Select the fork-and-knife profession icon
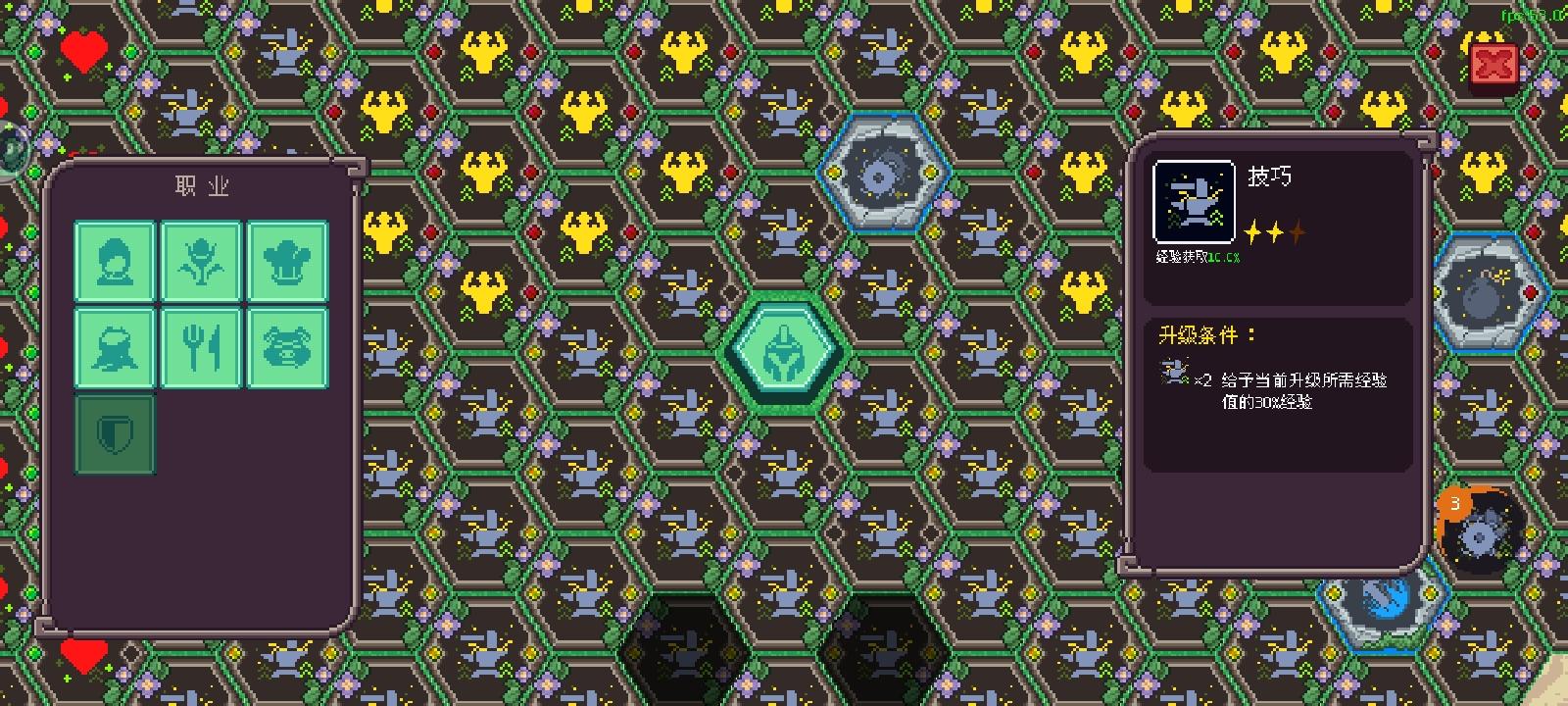The width and height of the screenshot is (1568, 706). click(201, 349)
